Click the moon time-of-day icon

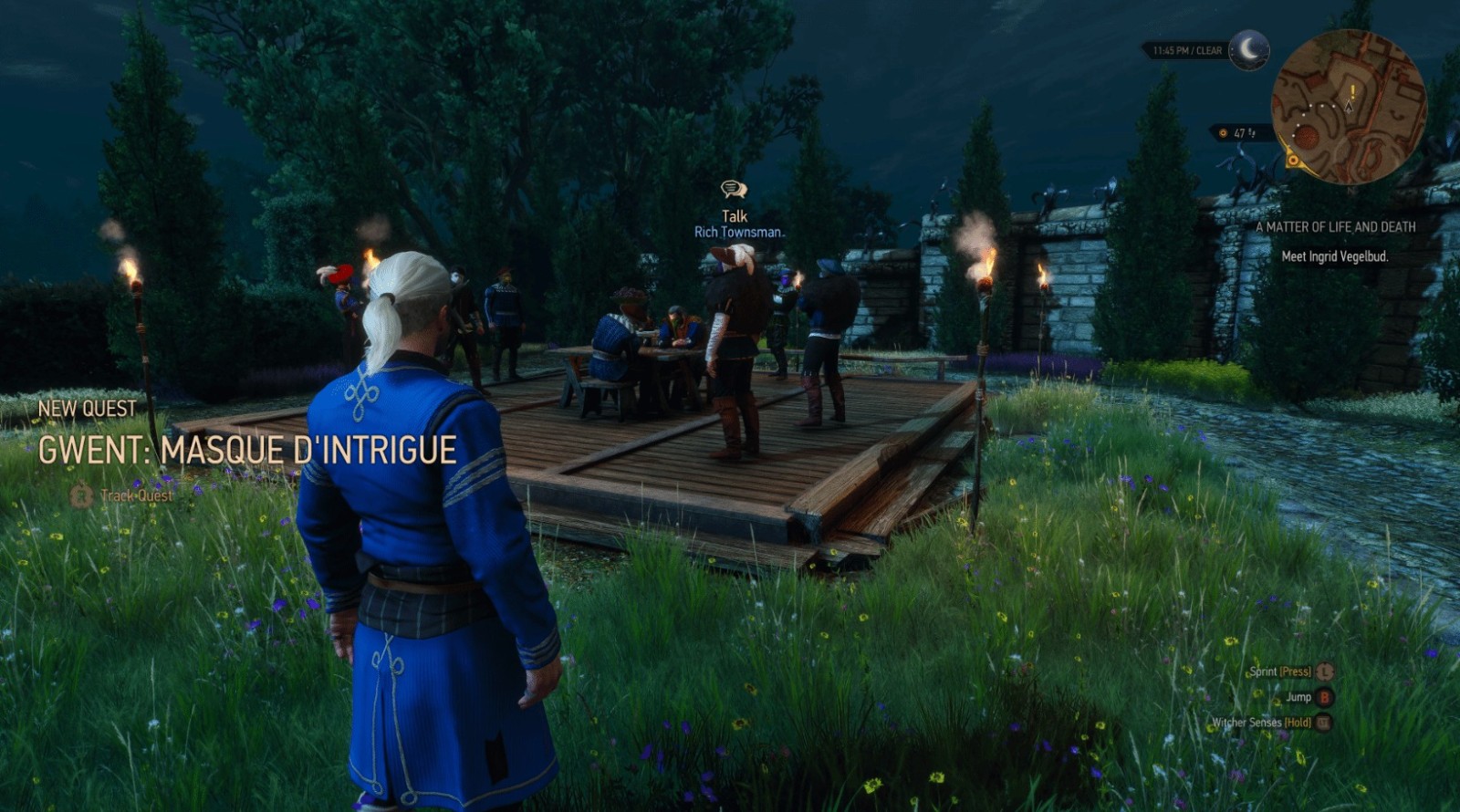(1248, 49)
